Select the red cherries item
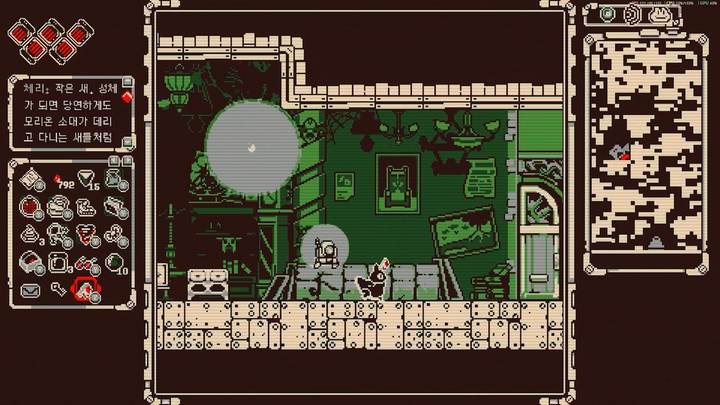This screenshot has height=405, width=720. pyautogui.click(x=87, y=262)
